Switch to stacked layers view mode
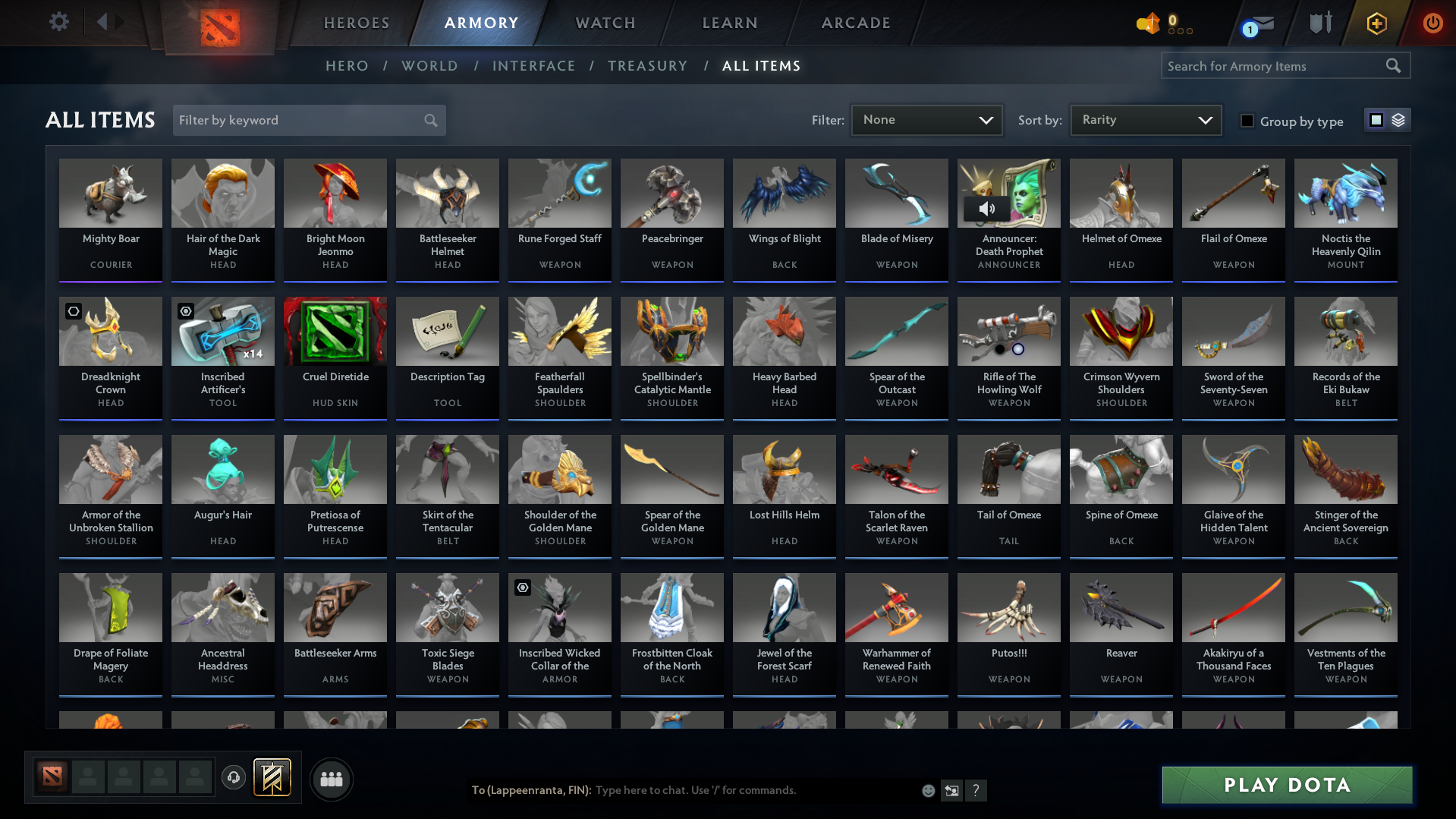Viewport: 1456px width, 819px height. click(1397, 120)
